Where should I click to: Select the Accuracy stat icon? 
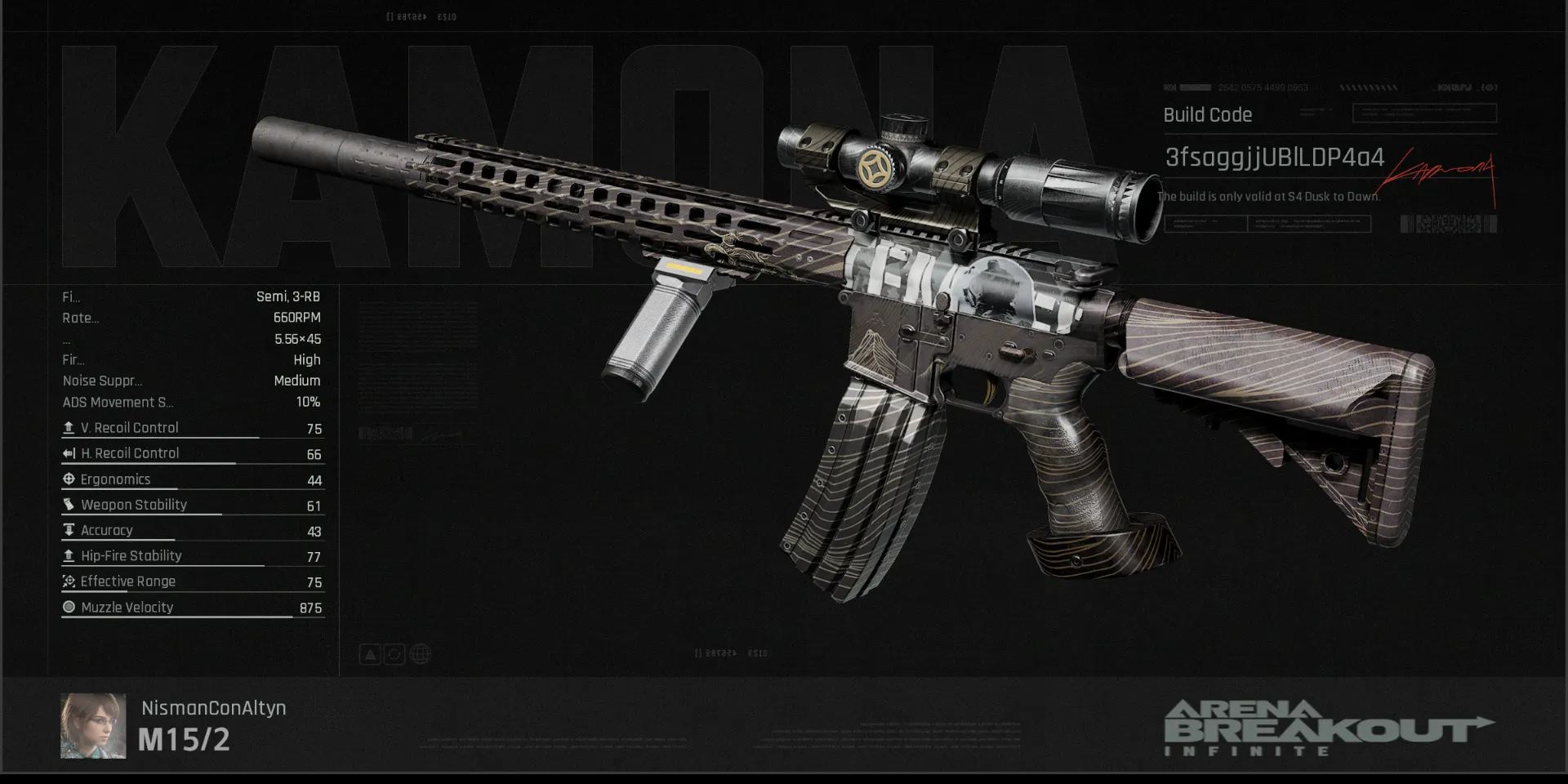[69, 530]
